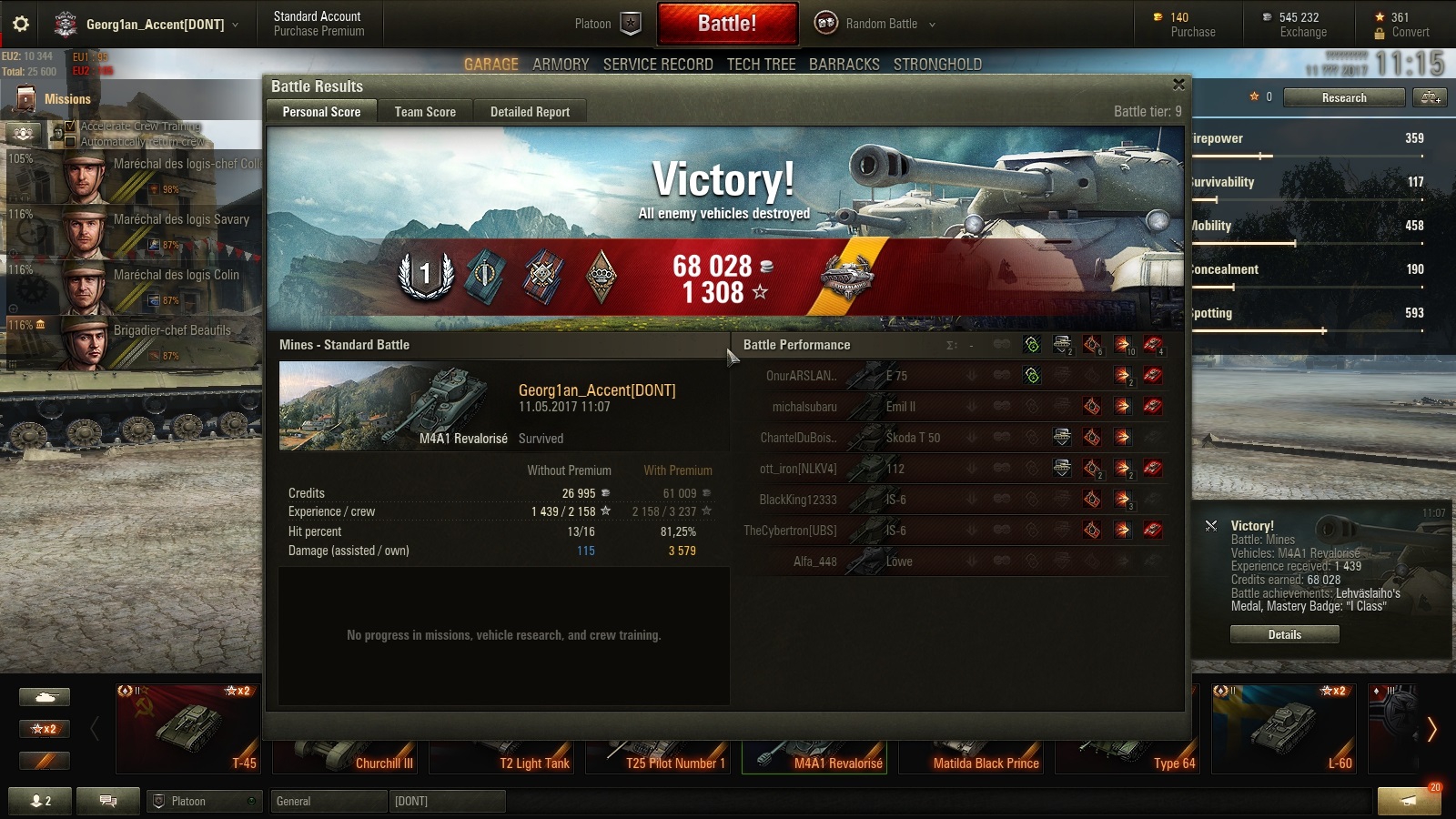Visit the Barracks
The image size is (1456, 819).
point(844,65)
